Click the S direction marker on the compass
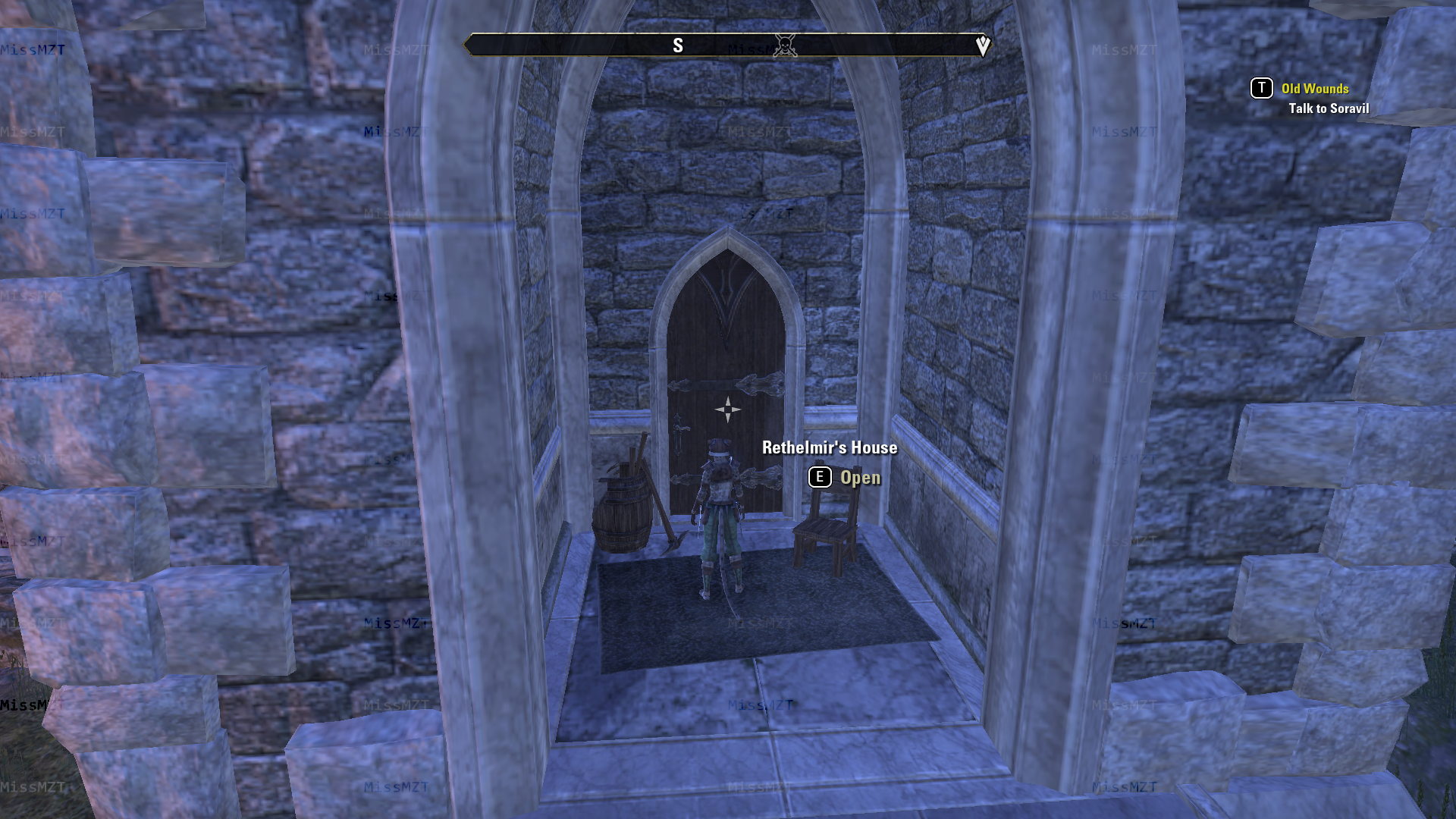 (x=679, y=45)
